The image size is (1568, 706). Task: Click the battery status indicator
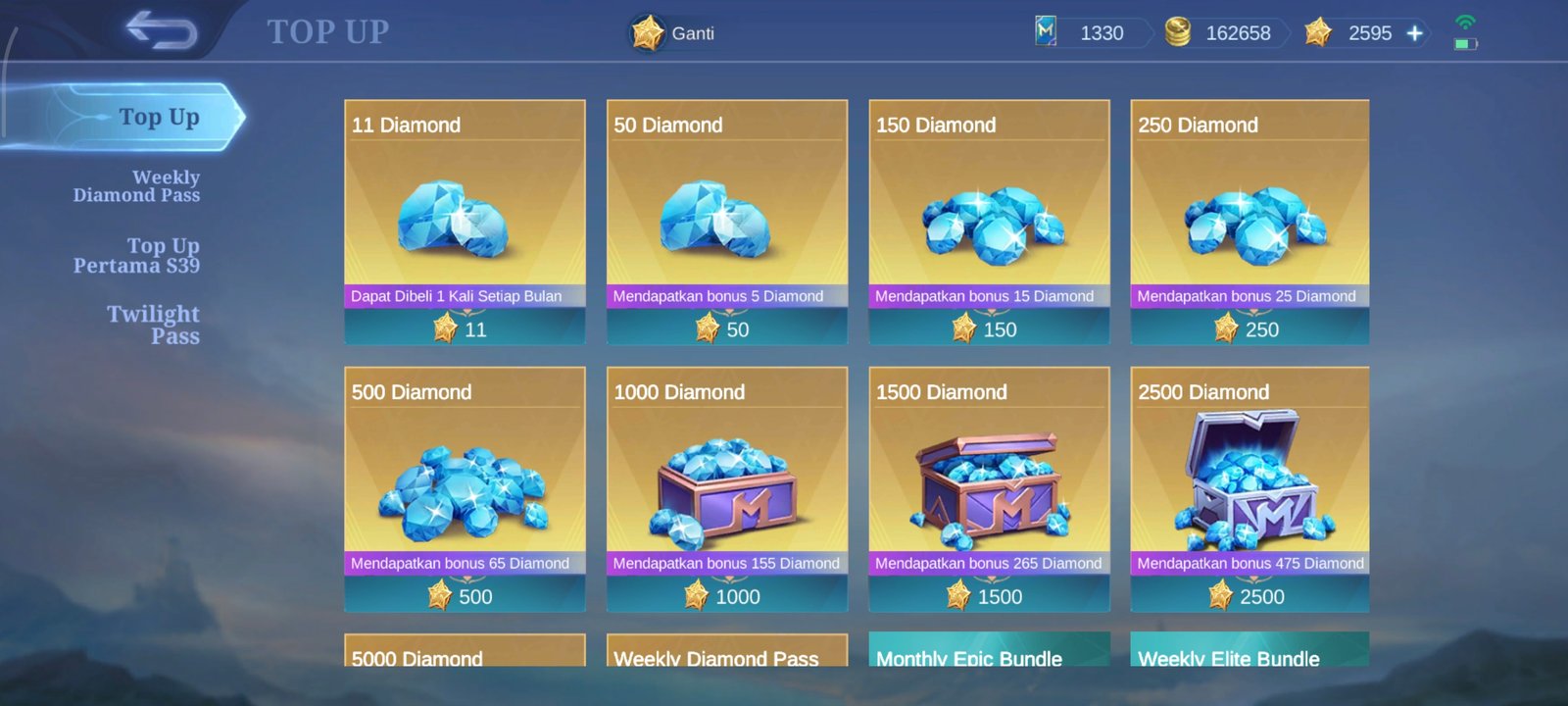(x=1467, y=43)
